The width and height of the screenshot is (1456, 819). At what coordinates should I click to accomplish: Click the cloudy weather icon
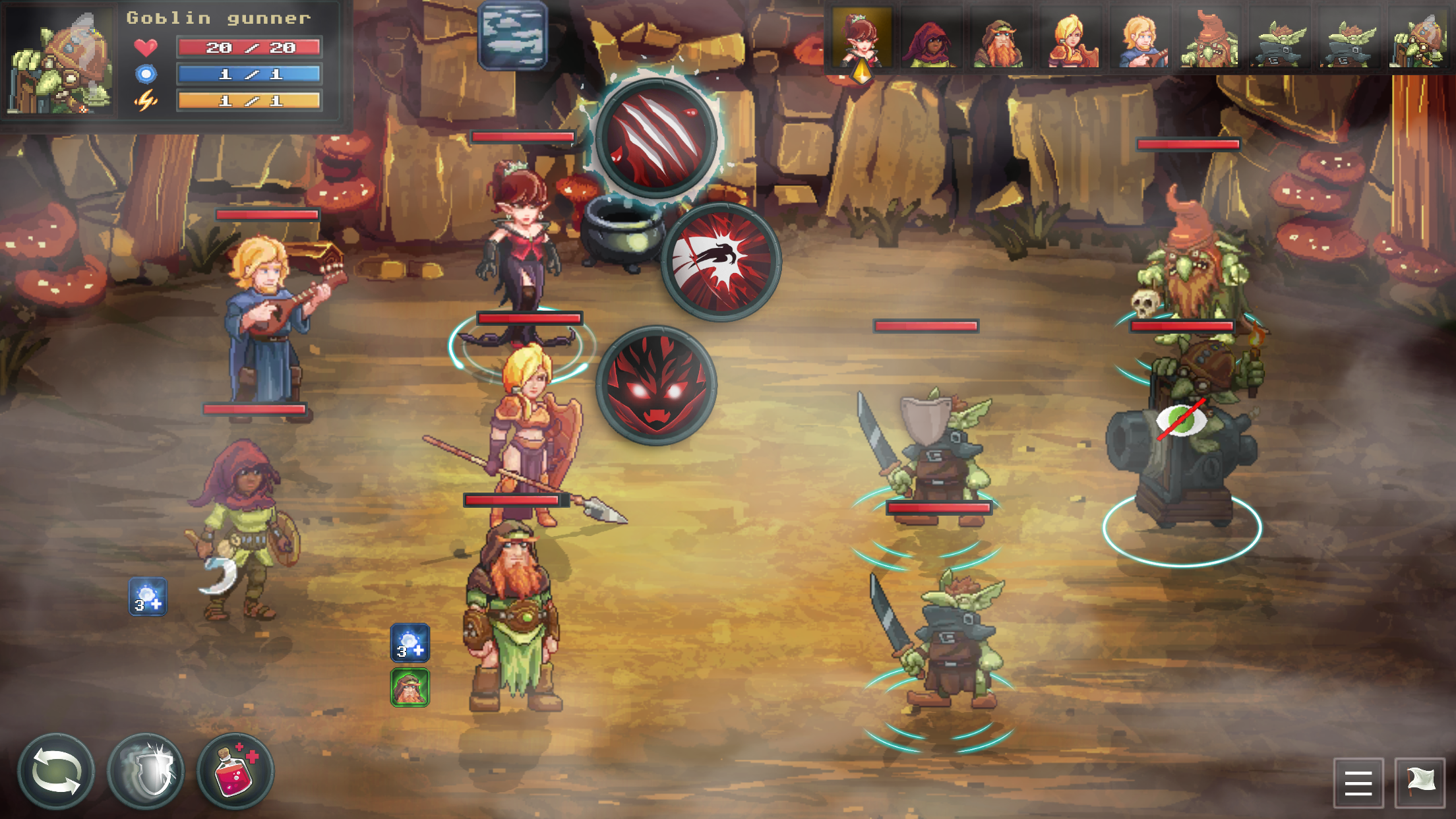(512, 35)
